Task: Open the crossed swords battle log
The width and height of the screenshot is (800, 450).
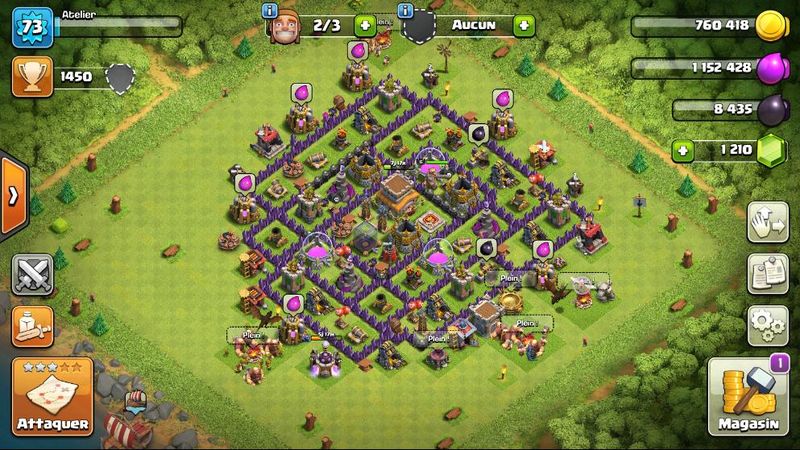Action: tap(33, 274)
